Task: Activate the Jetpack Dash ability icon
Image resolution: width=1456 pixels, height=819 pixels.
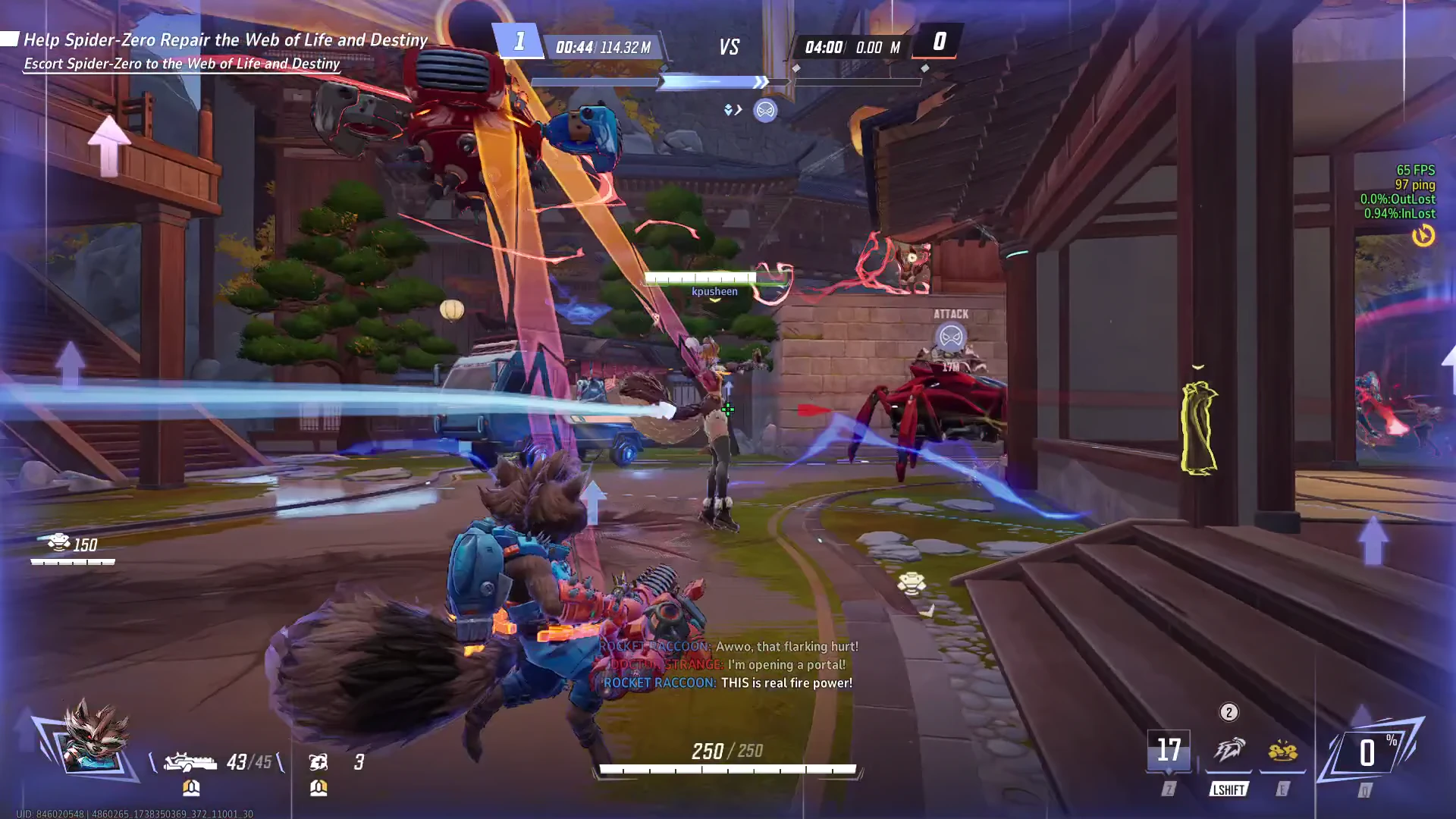Action: (x=1228, y=751)
